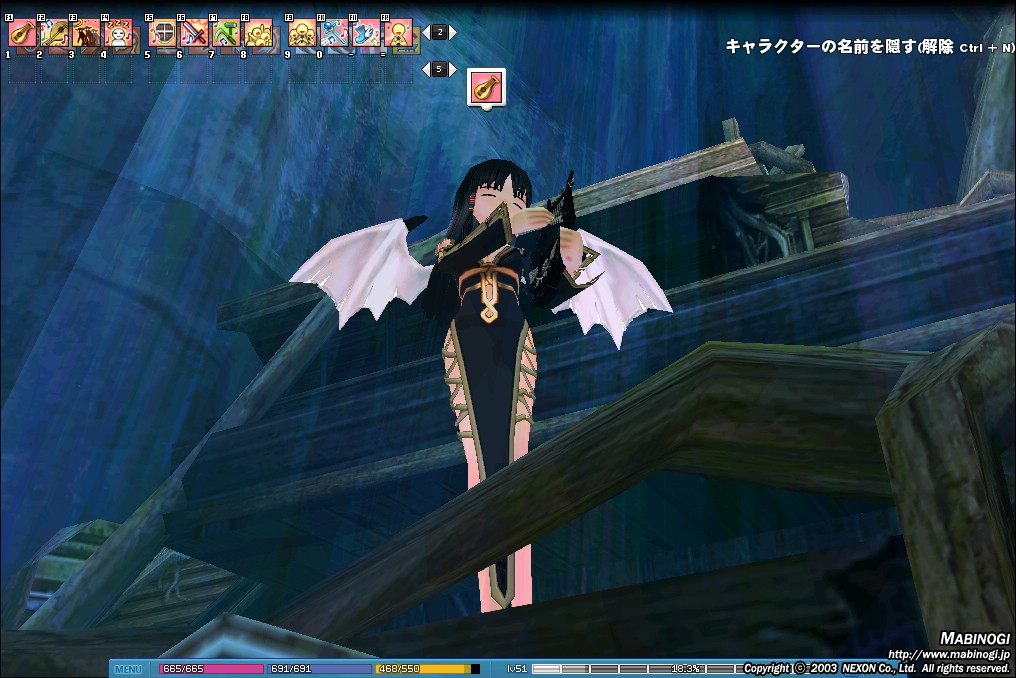Screen dimensions: 1016x678
Task: Use the F2 lute-with-music-notes skill
Action: pos(54,33)
